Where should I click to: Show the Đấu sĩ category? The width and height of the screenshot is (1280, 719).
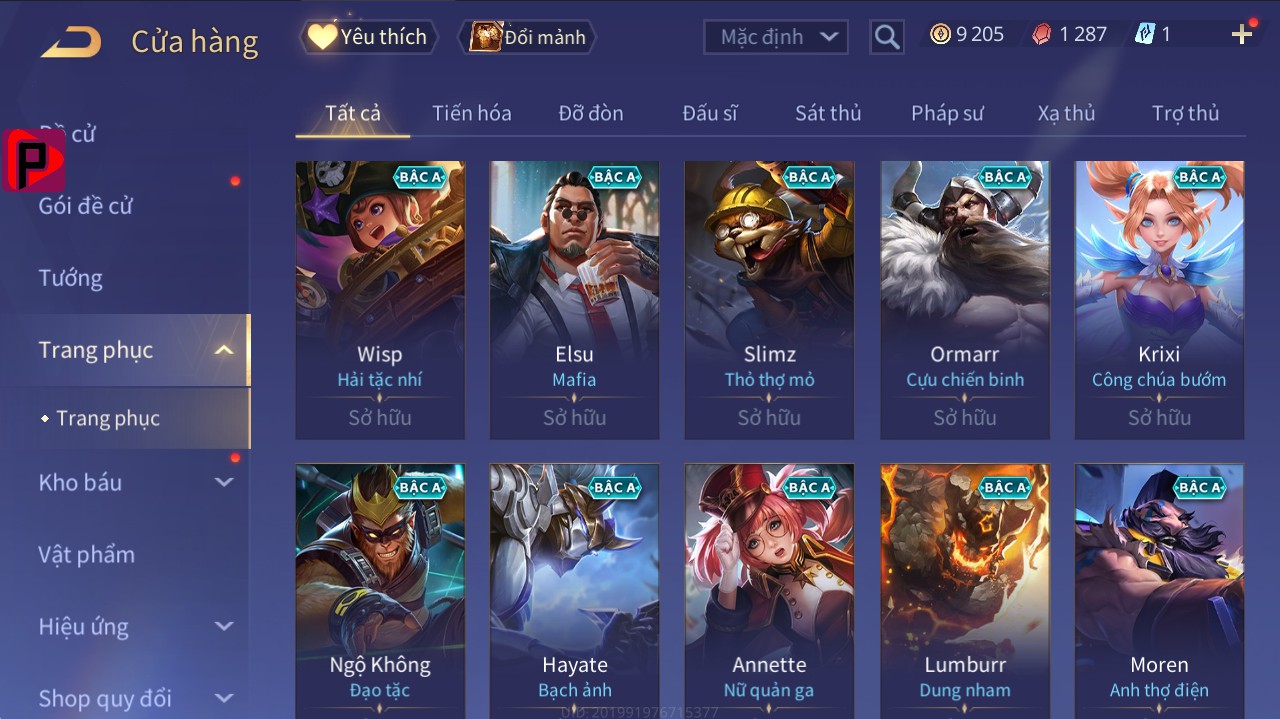pos(710,113)
